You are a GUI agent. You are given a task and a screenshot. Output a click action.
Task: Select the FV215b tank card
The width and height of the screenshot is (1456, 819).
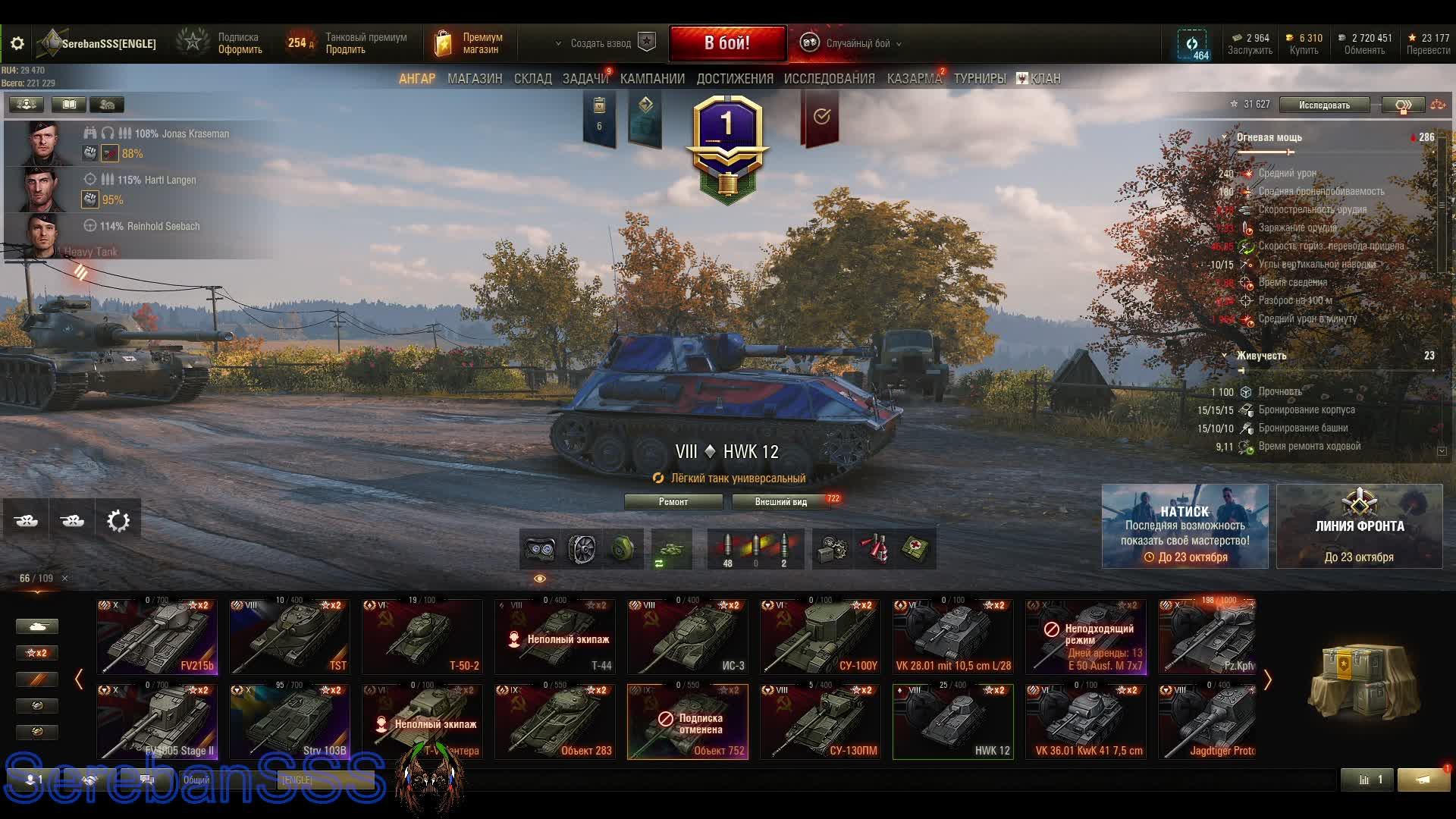click(157, 637)
